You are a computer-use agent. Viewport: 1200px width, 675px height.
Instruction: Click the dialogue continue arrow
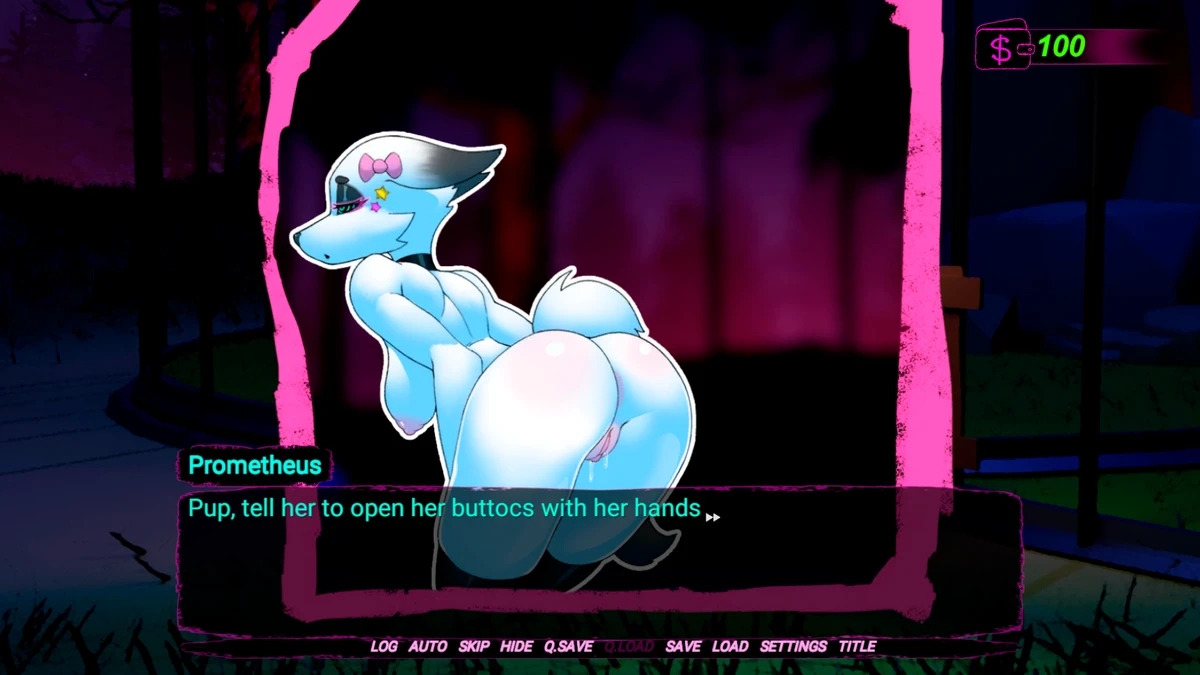point(713,517)
